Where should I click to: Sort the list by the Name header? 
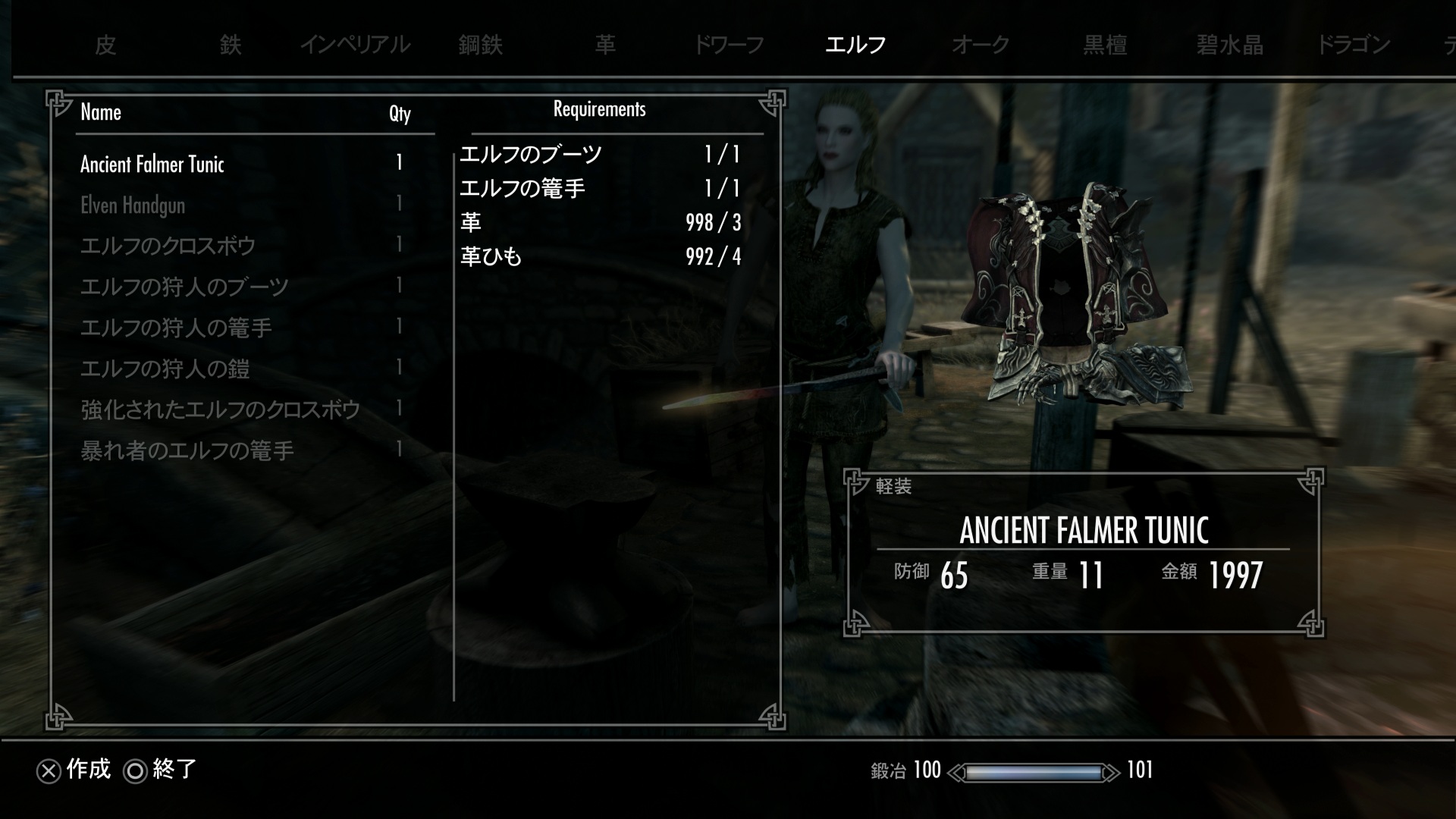point(101,113)
